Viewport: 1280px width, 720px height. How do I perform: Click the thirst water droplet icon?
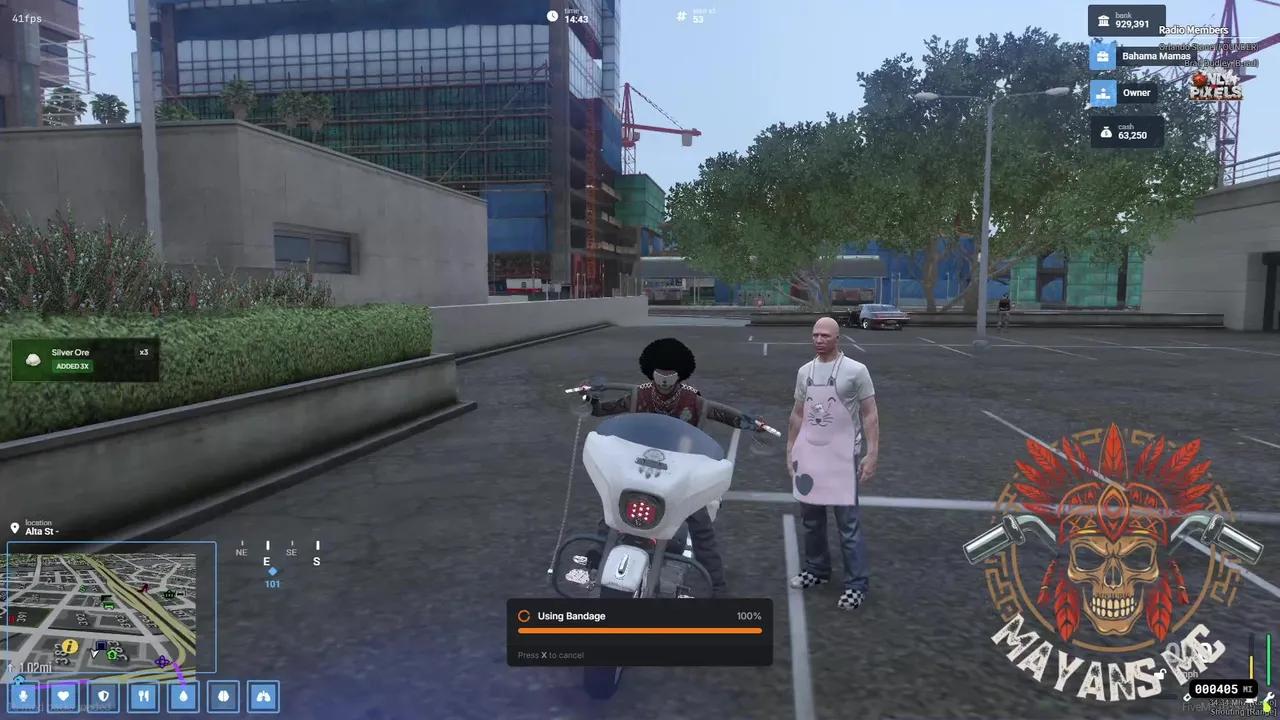tap(183, 697)
